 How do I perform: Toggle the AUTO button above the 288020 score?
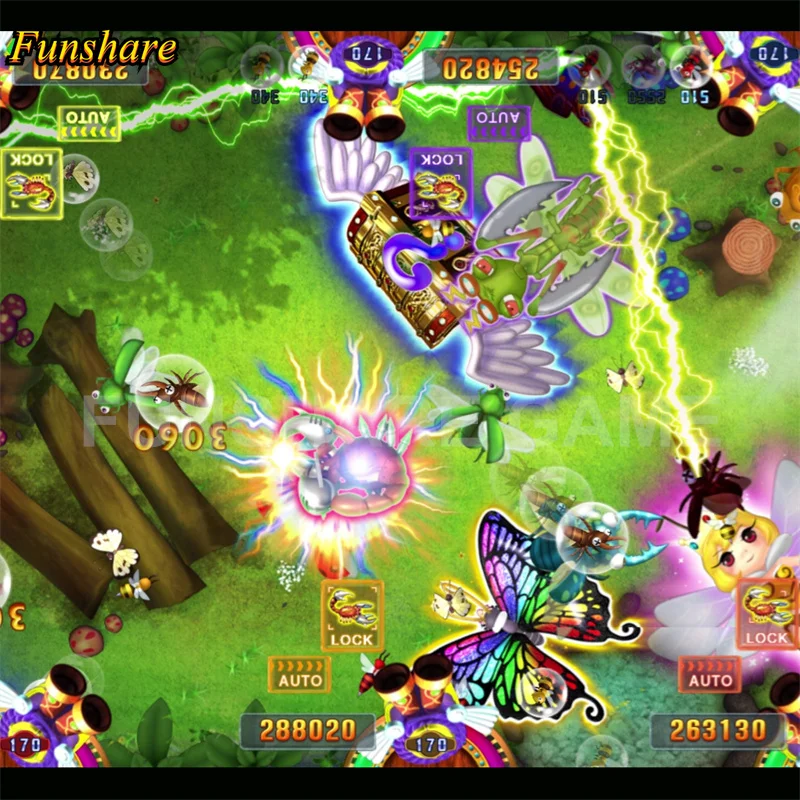pyautogui.click(x=300, y=673)
